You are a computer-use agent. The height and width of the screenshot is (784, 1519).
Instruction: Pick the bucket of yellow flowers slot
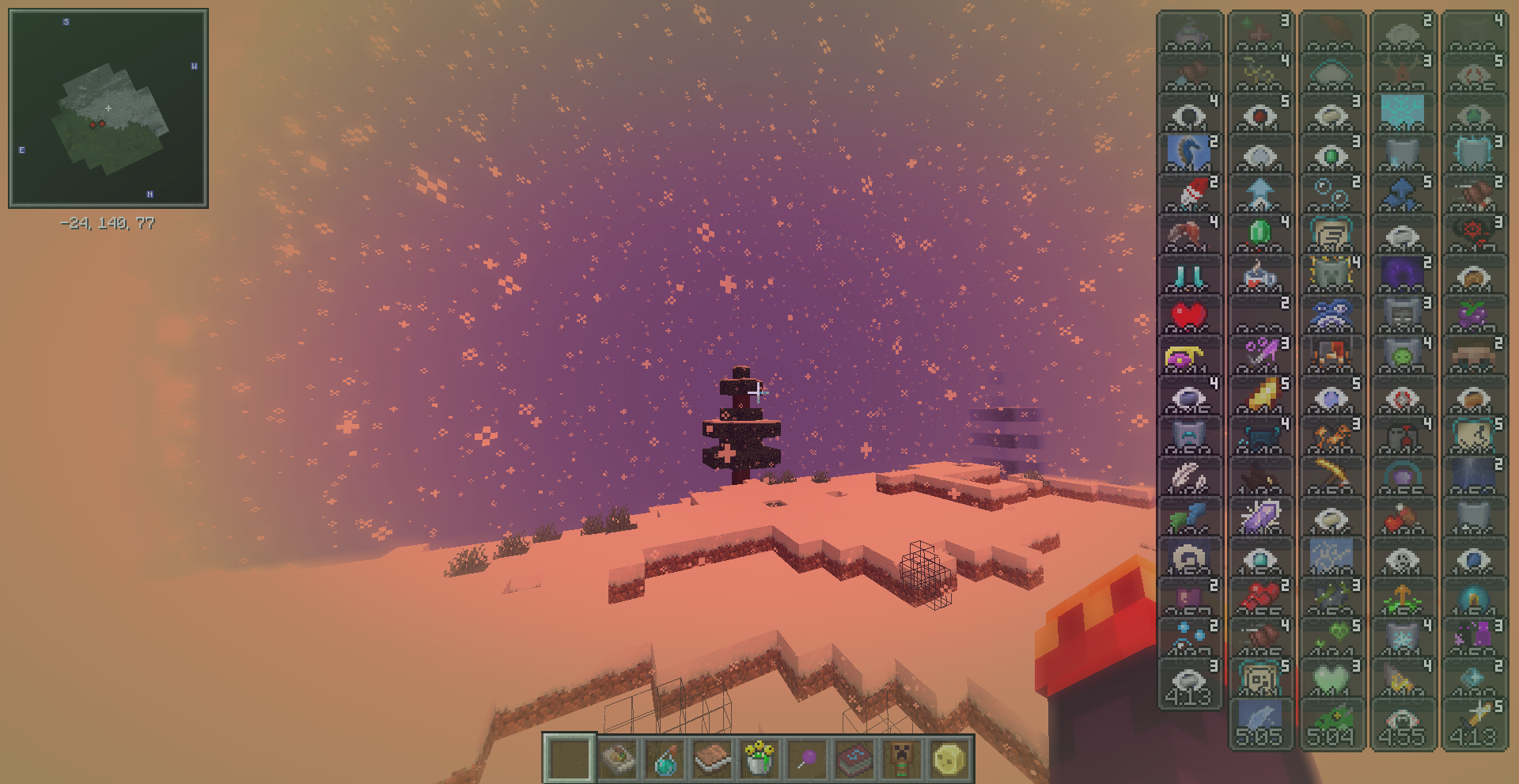pyautogui.click(x=759, y=759)
